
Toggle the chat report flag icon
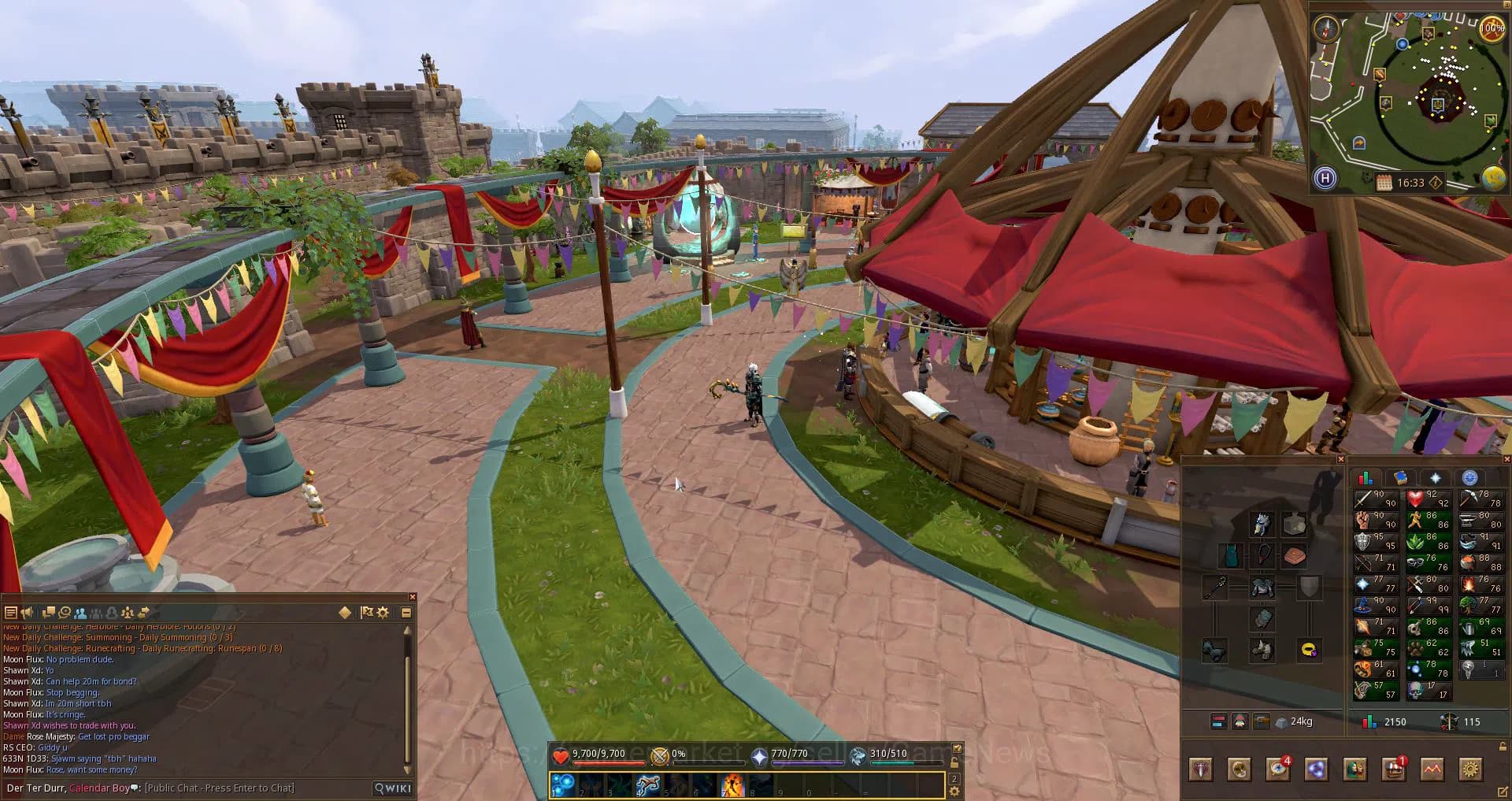(x=367, y=612)
